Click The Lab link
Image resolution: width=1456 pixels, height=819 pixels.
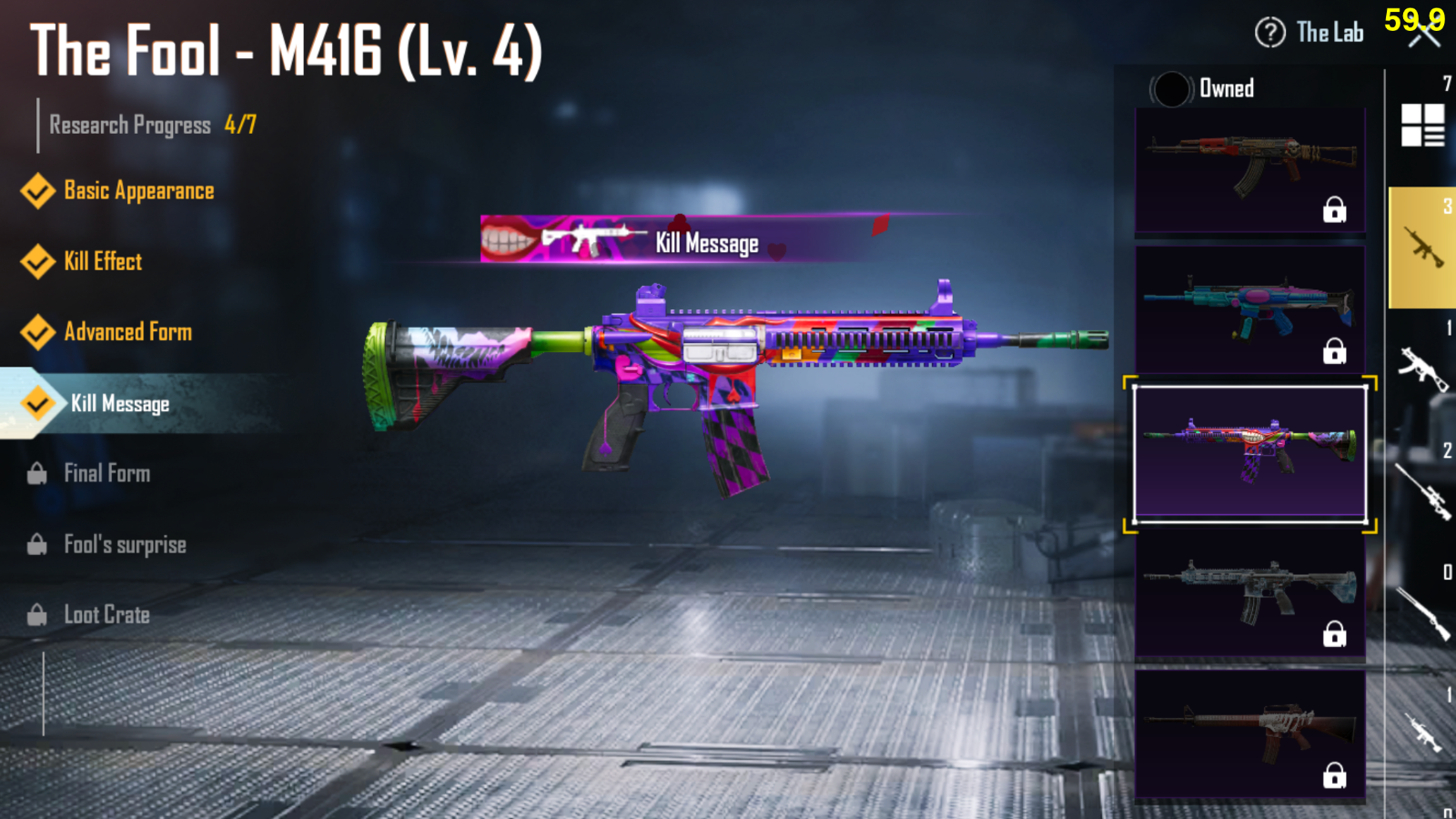point(1330,32)
